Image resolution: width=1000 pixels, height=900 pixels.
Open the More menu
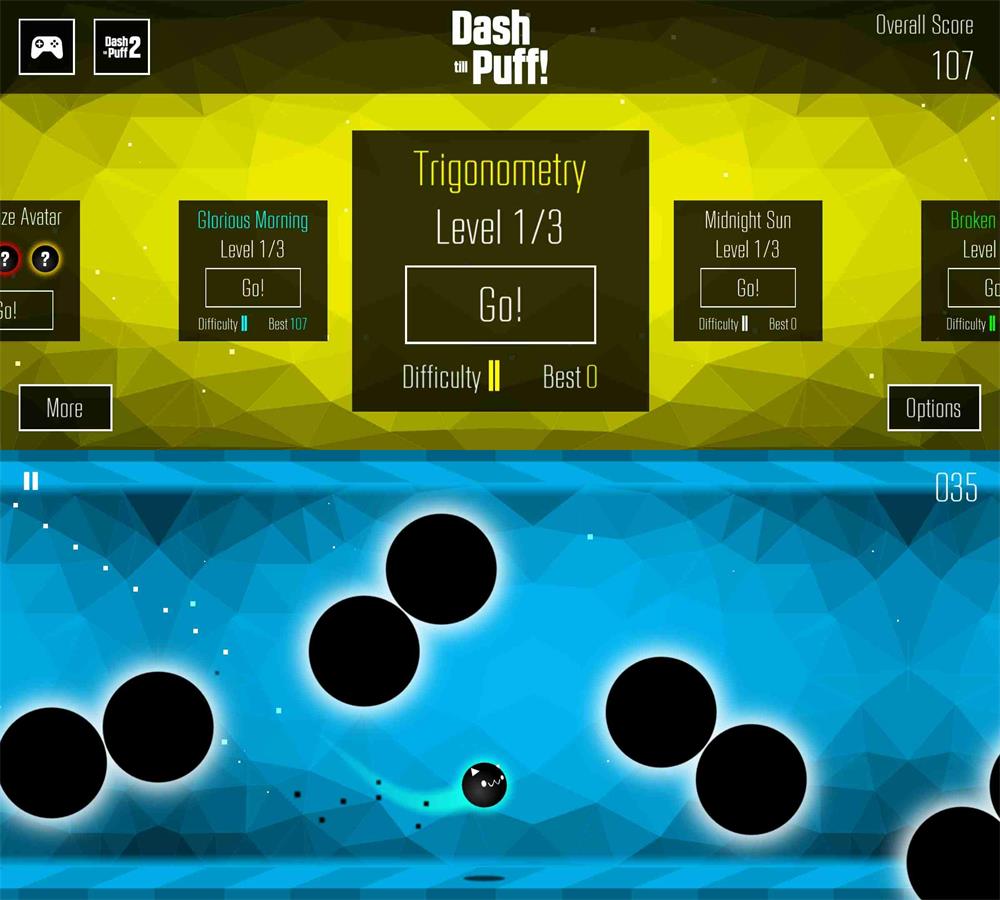65,408
